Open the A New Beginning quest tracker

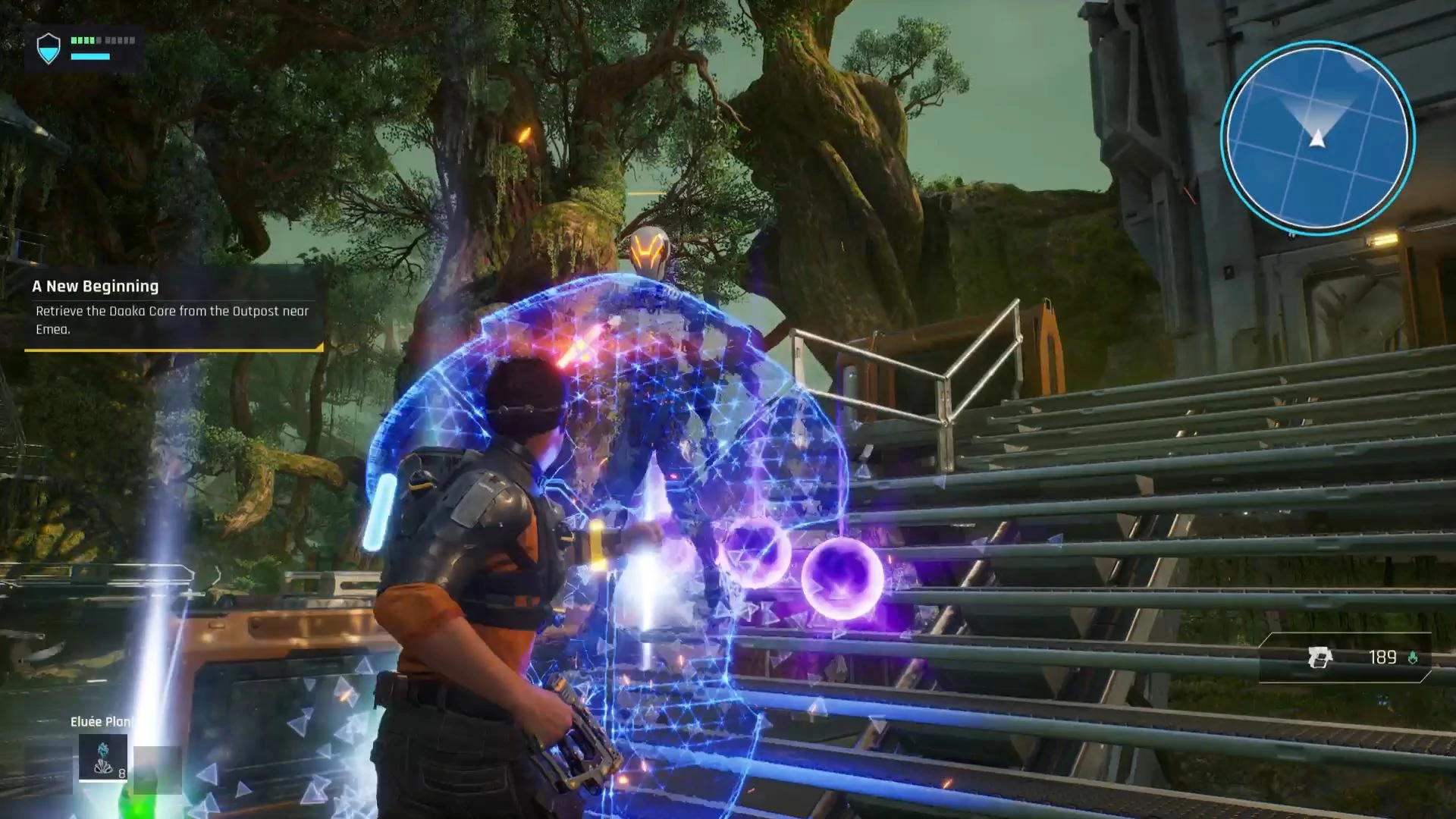pos(173,308)
